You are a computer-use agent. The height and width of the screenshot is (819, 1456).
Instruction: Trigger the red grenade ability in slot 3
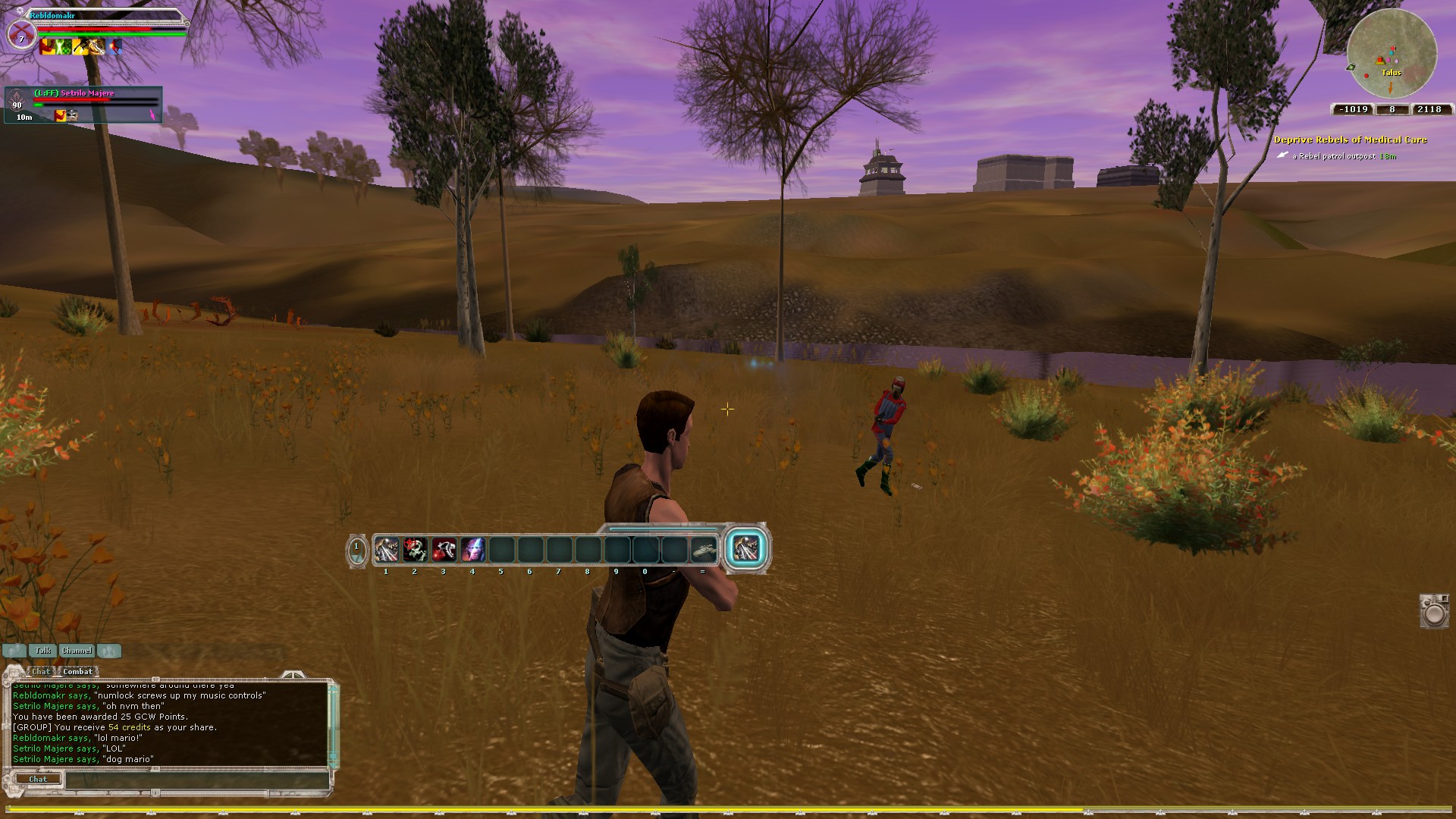(x=444, y=549)
